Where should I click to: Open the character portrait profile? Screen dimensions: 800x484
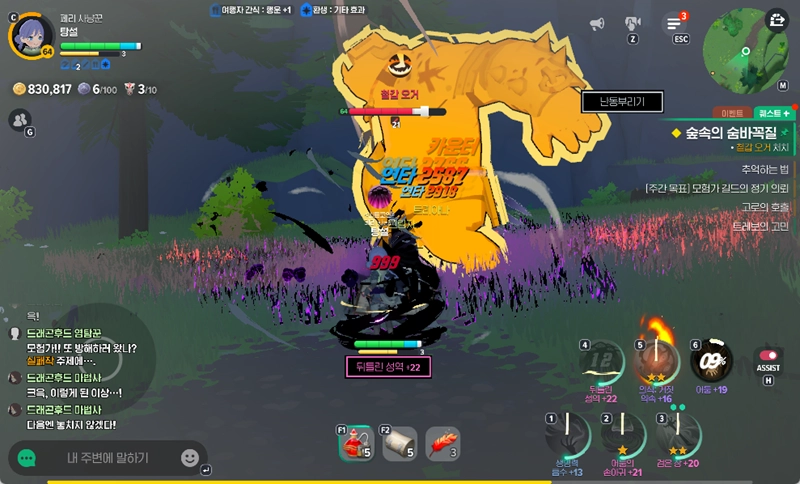coord(31,35)
